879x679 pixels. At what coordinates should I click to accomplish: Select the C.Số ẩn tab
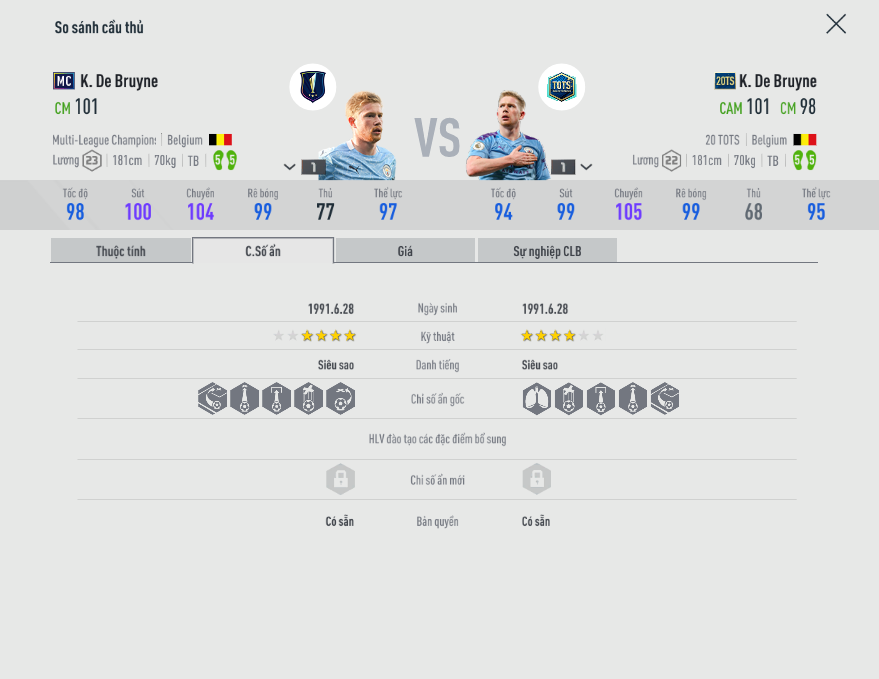[x=263, y=251]
